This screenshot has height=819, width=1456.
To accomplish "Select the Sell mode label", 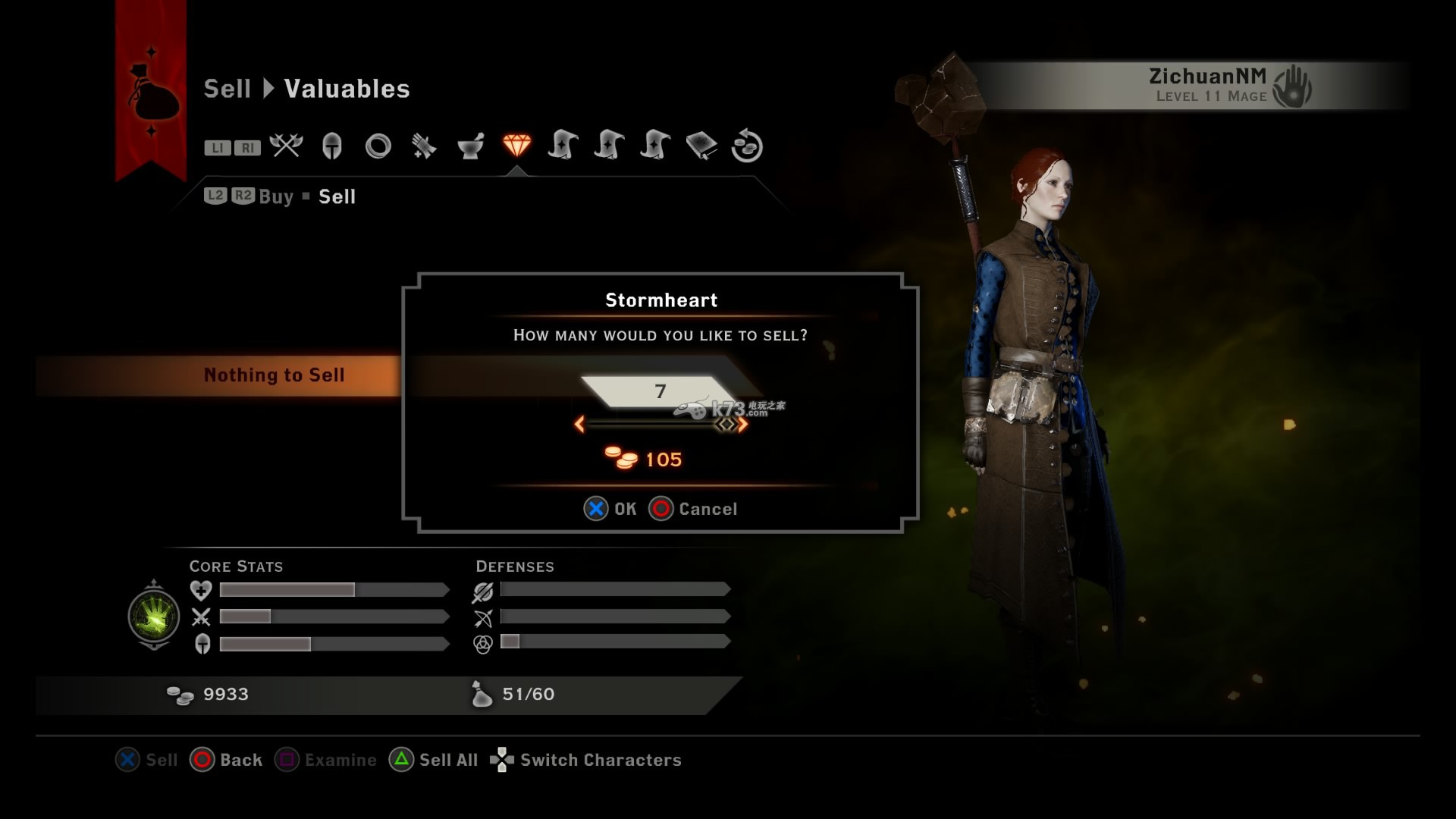I will 337,197.
